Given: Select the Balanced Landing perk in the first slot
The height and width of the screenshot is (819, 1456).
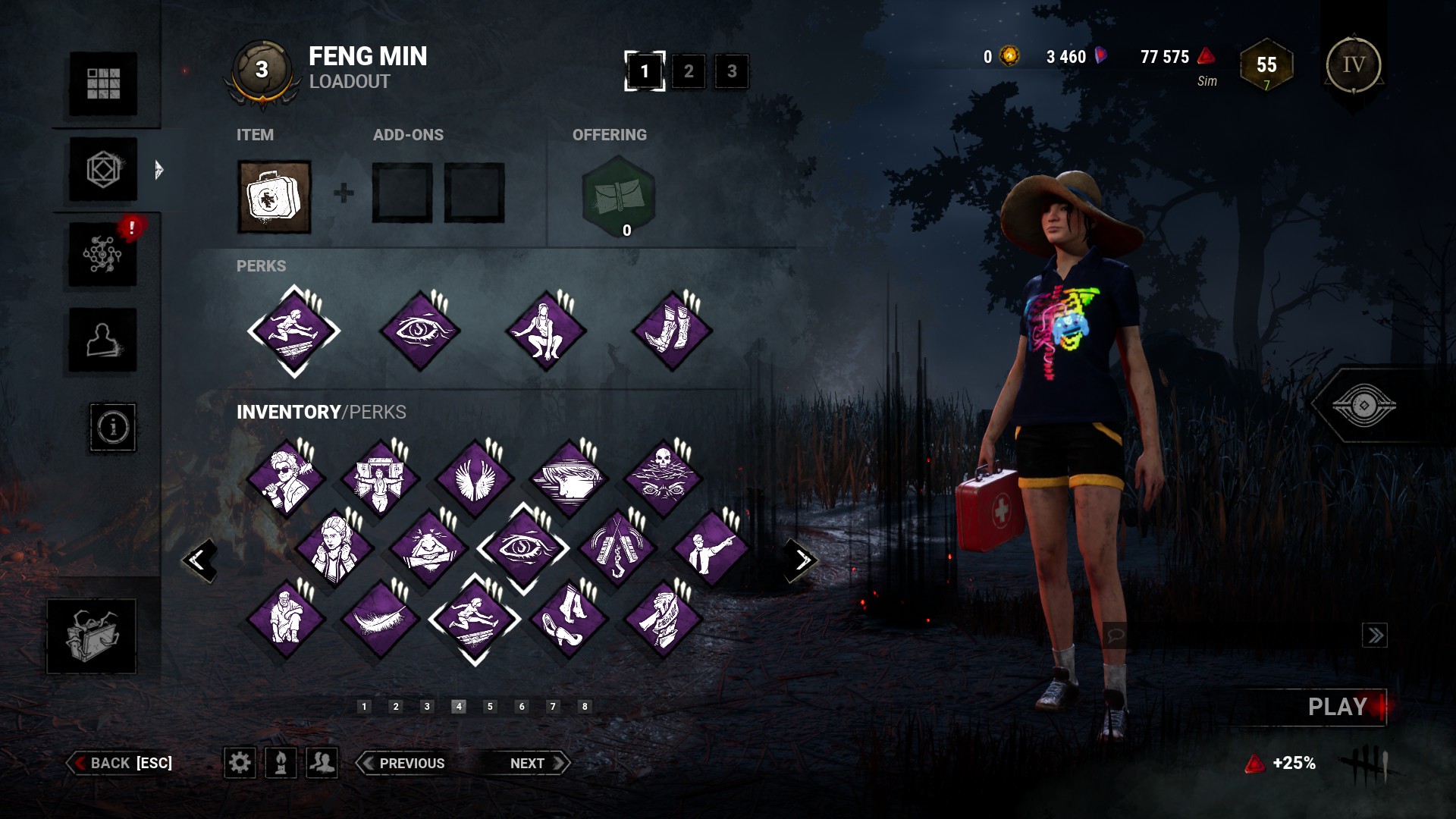Looking at the screenshot, I should pyautogui.click(x=294, y=331).
